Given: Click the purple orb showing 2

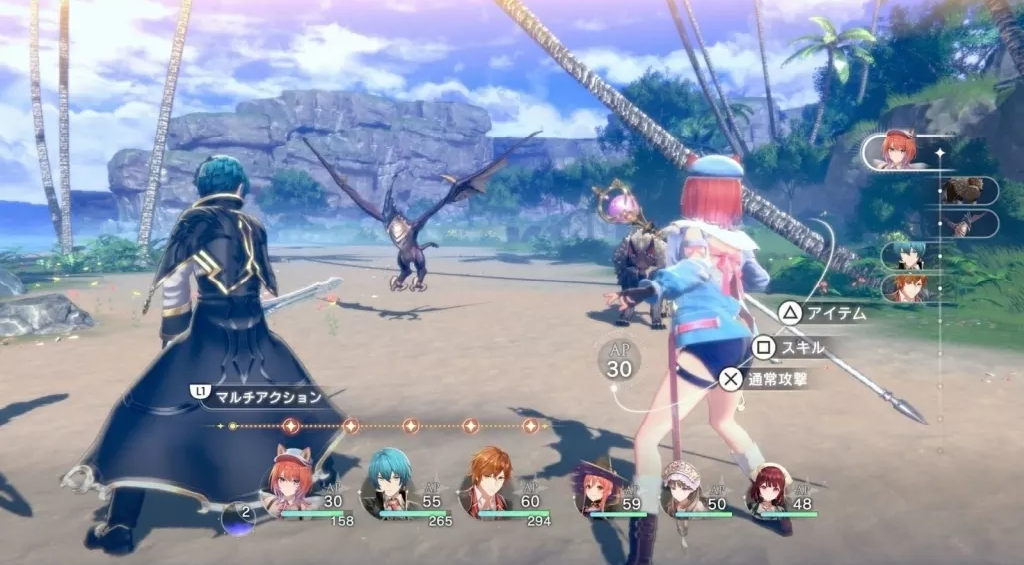Looking at the screenshot, I should (238, 517).
